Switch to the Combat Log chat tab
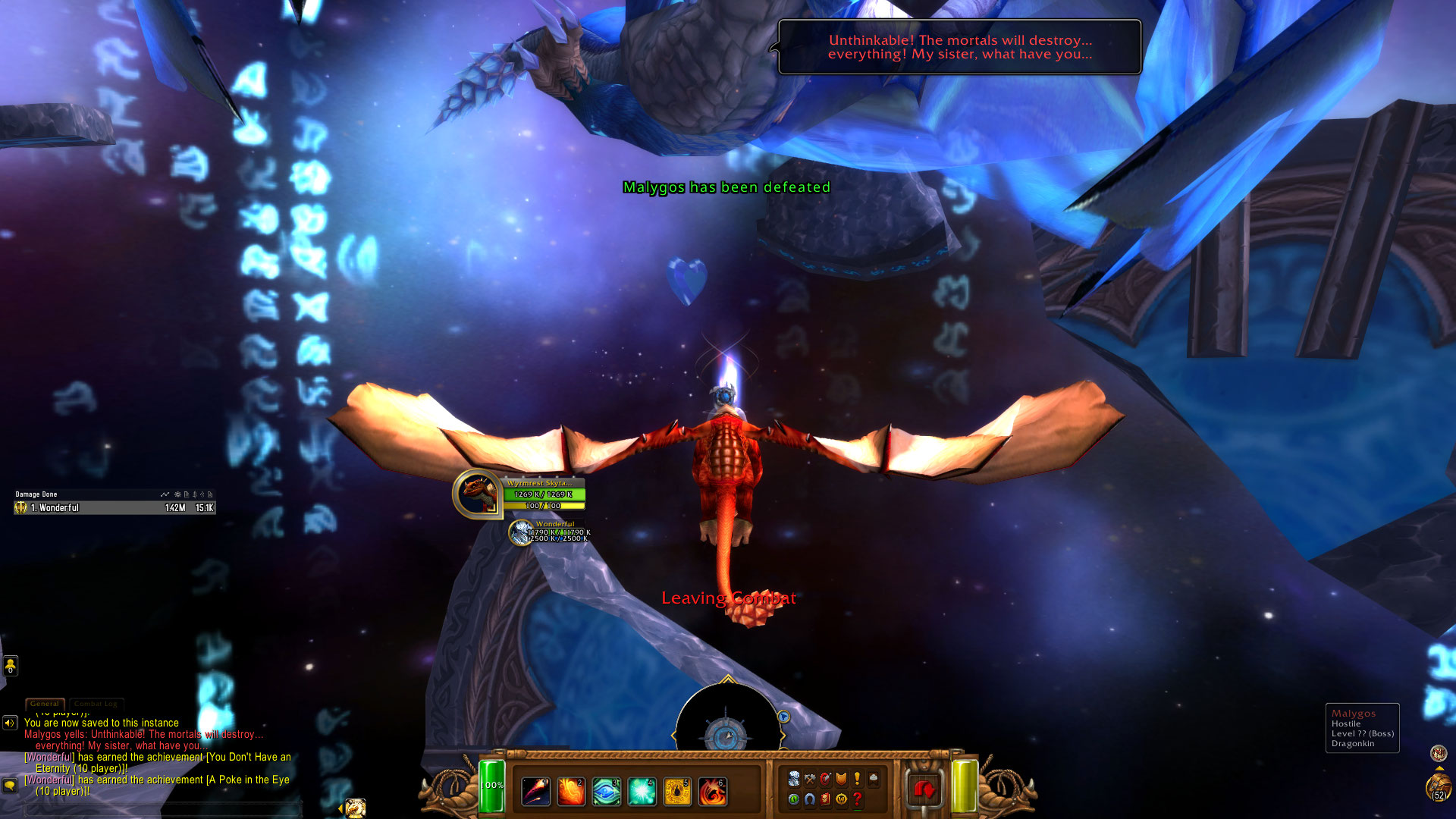The width and height of the screenshot is (1456, 819). (96, 704)
